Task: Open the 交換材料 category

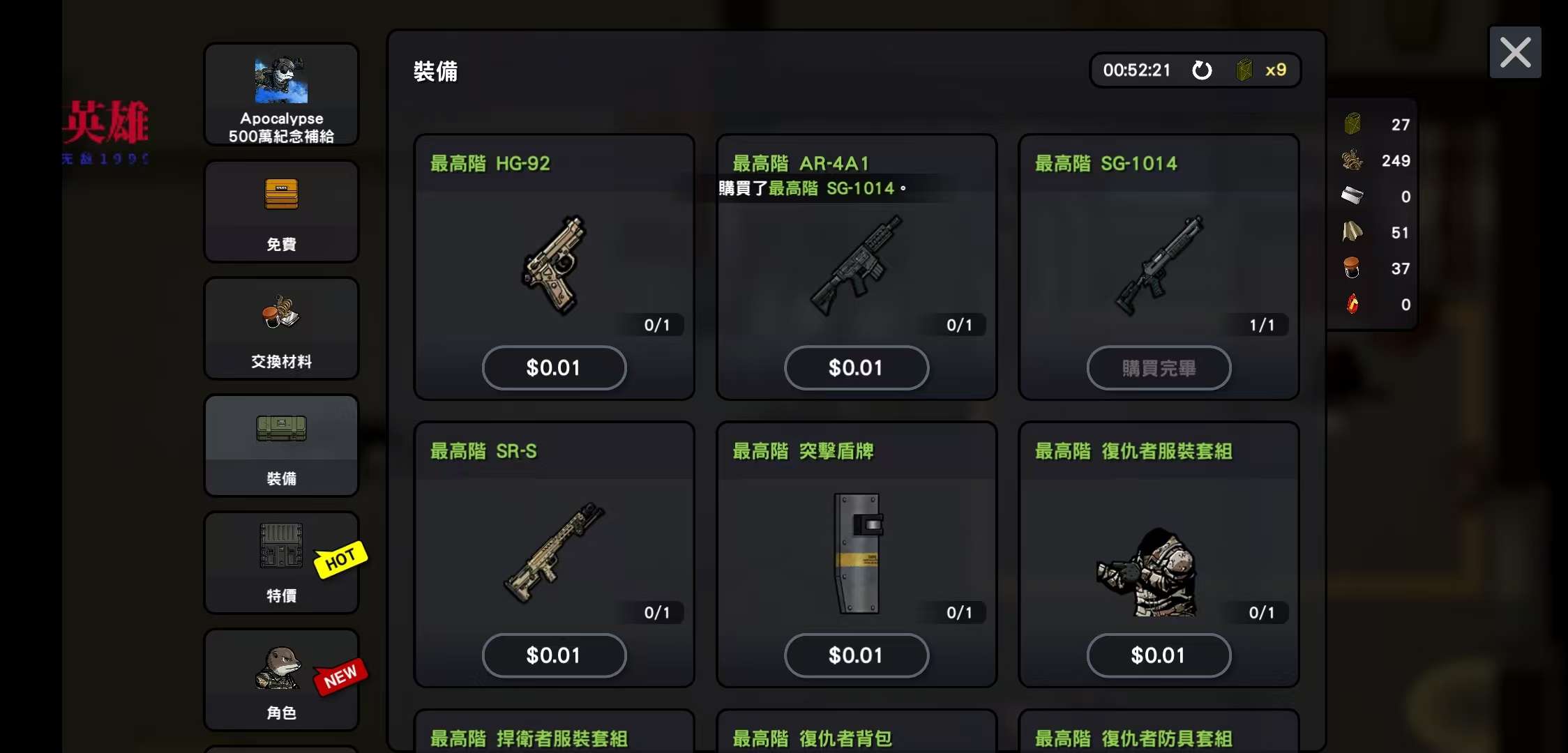Action: (281, 329)
